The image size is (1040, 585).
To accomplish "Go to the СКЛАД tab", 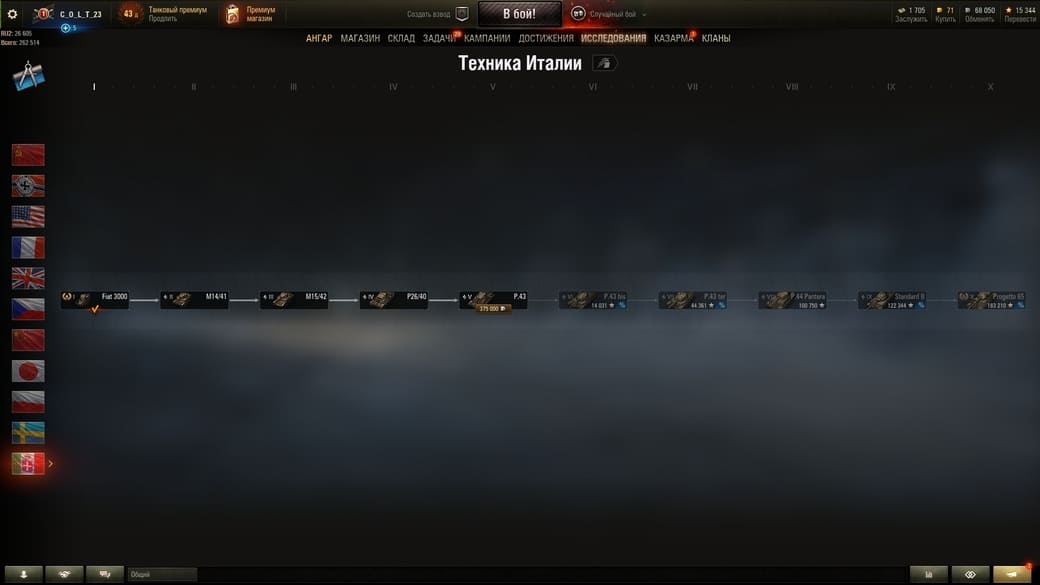I will 401,38.
